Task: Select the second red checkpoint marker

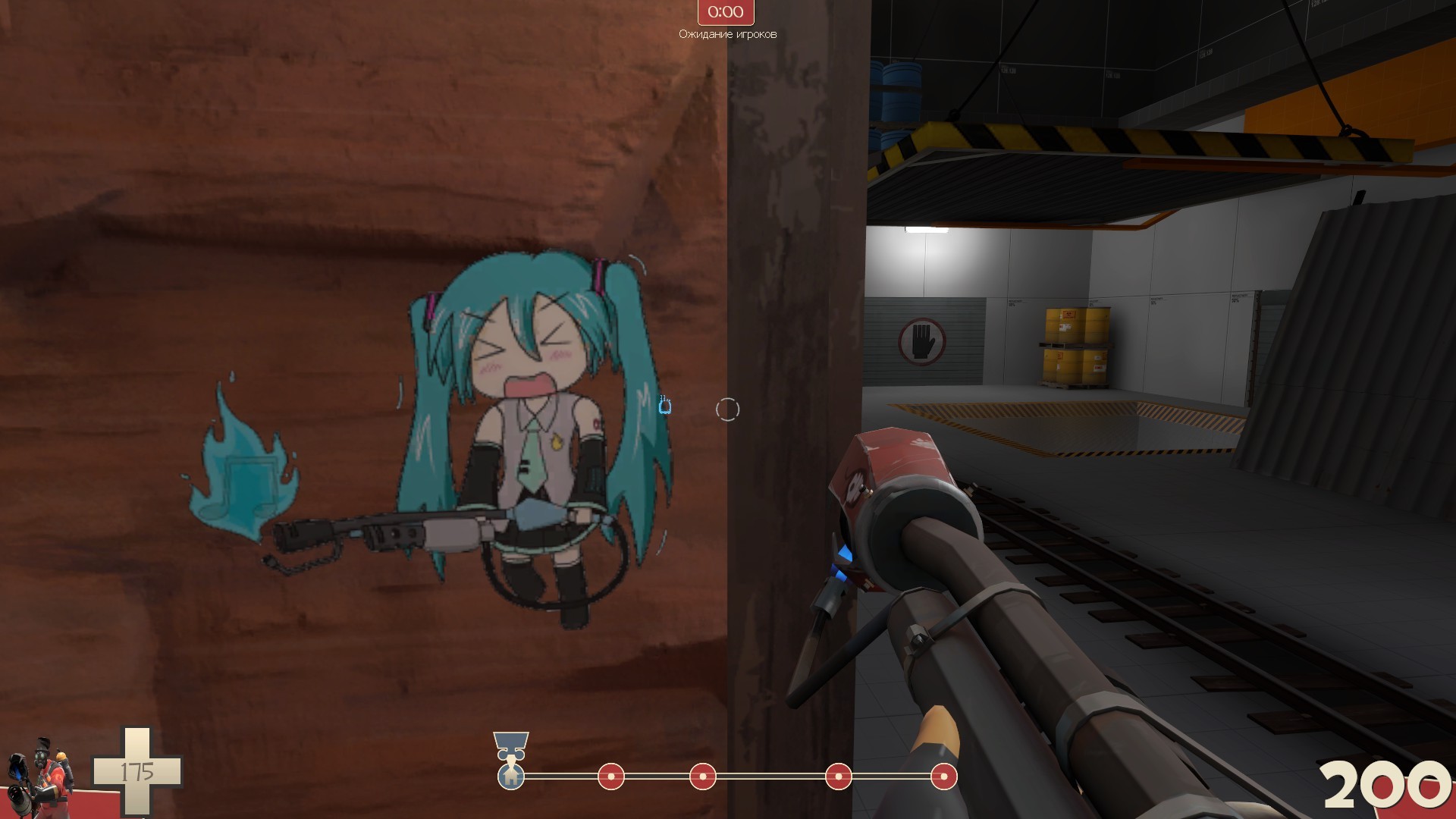Action: [701, 775]
